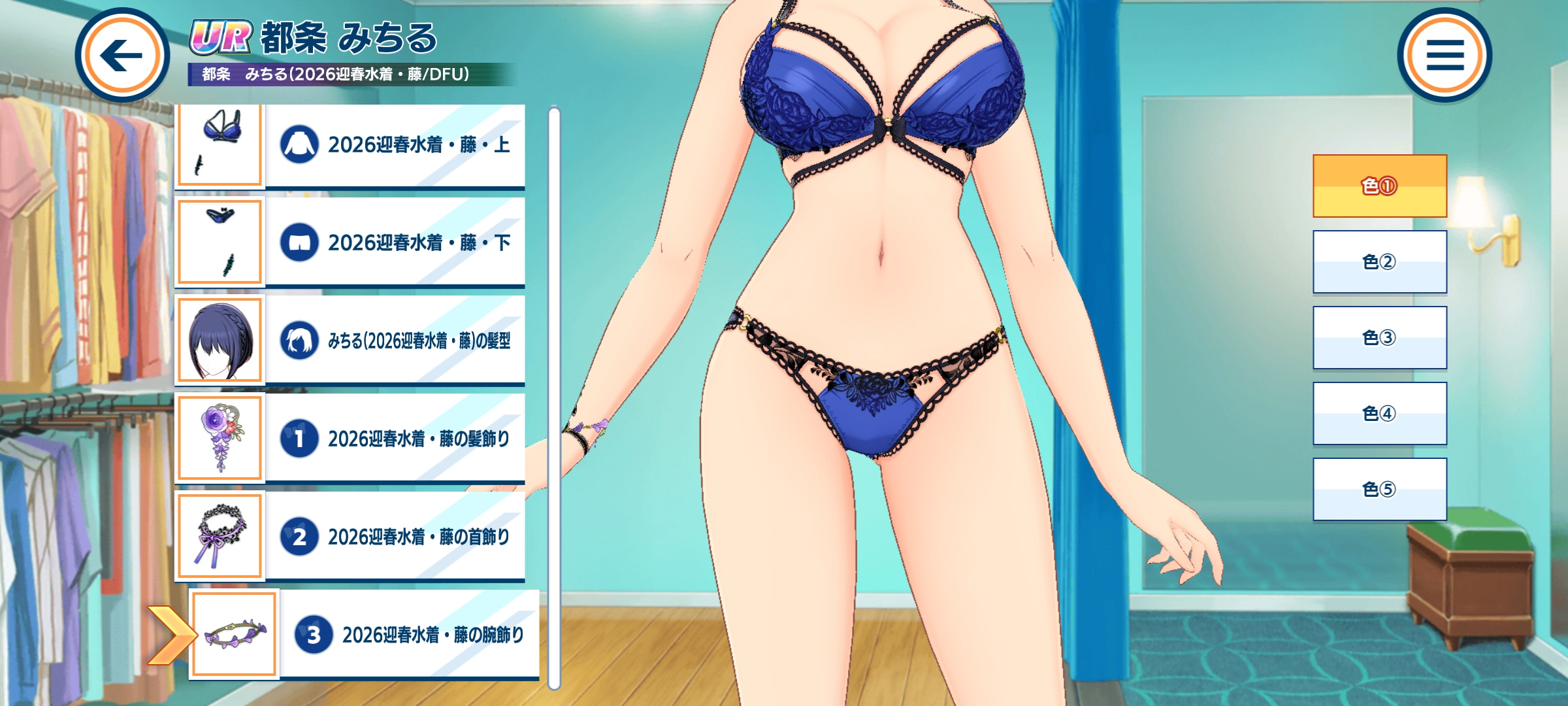This screenshot has height=706, width=1568.
Task: Click the hairstyle thumbnail image
Action: pyautogui.click(x=220, y=340)
